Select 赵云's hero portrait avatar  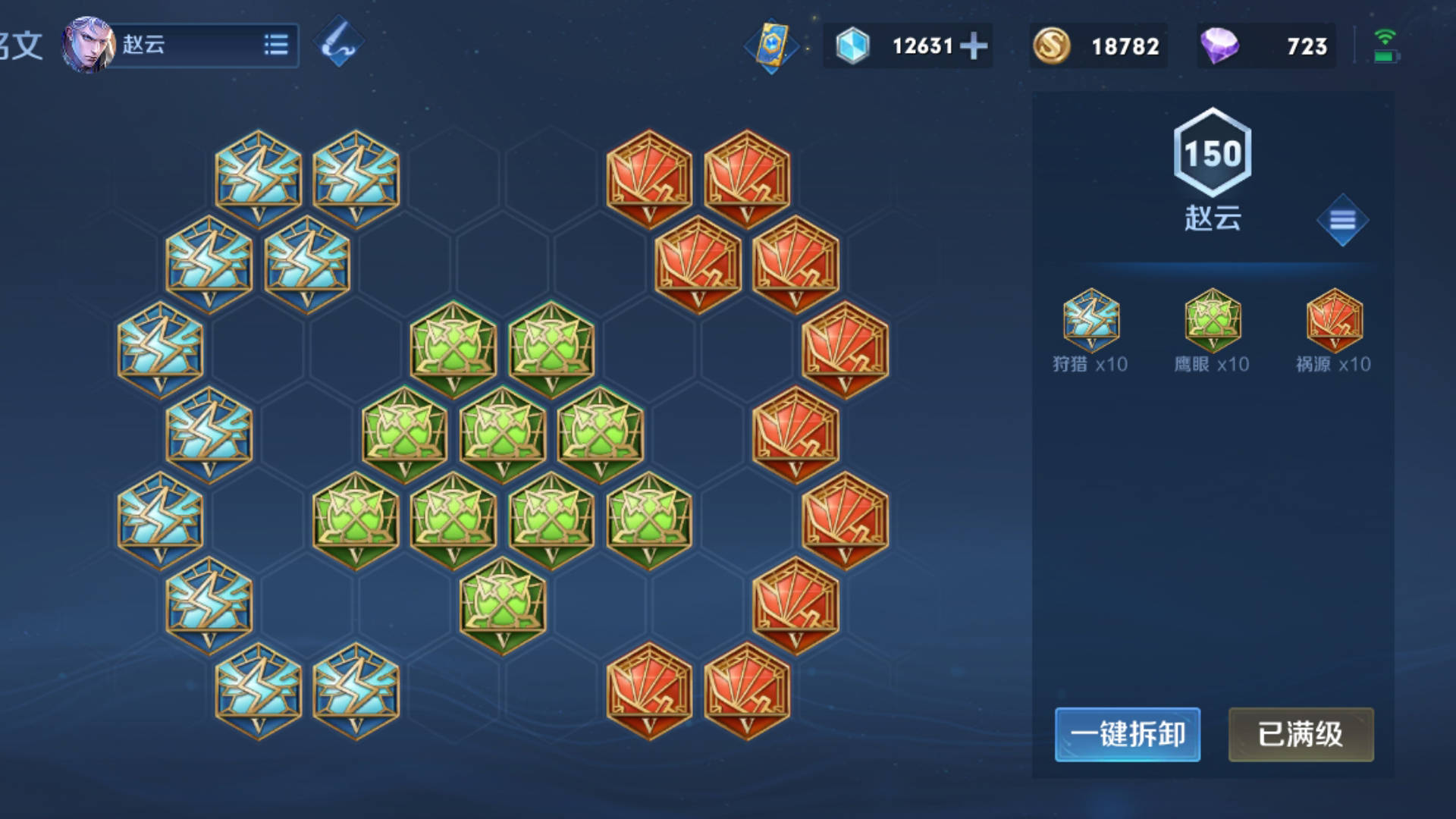(87, 45)
